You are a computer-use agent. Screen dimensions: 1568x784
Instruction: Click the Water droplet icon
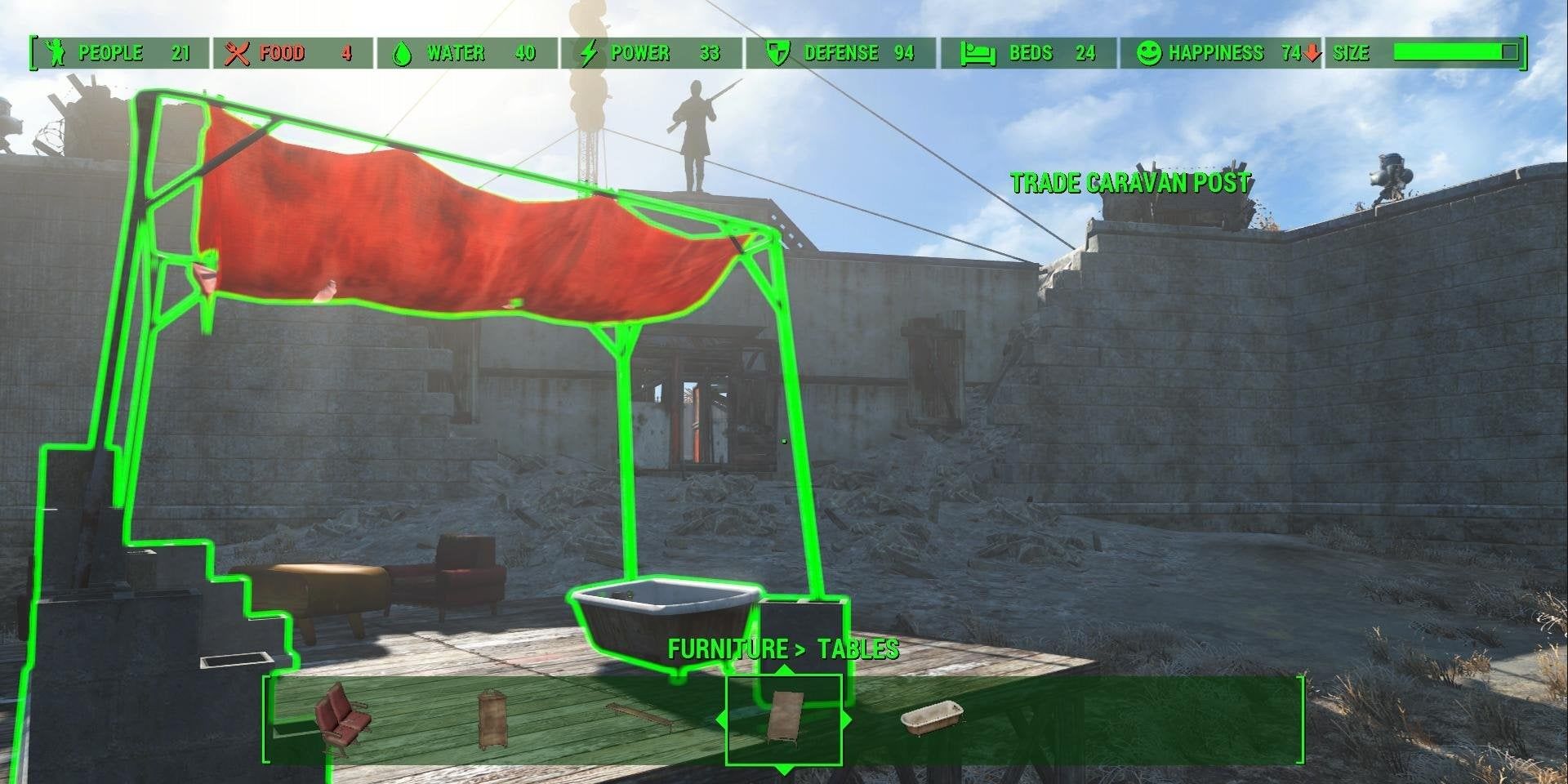pos(402,53)
